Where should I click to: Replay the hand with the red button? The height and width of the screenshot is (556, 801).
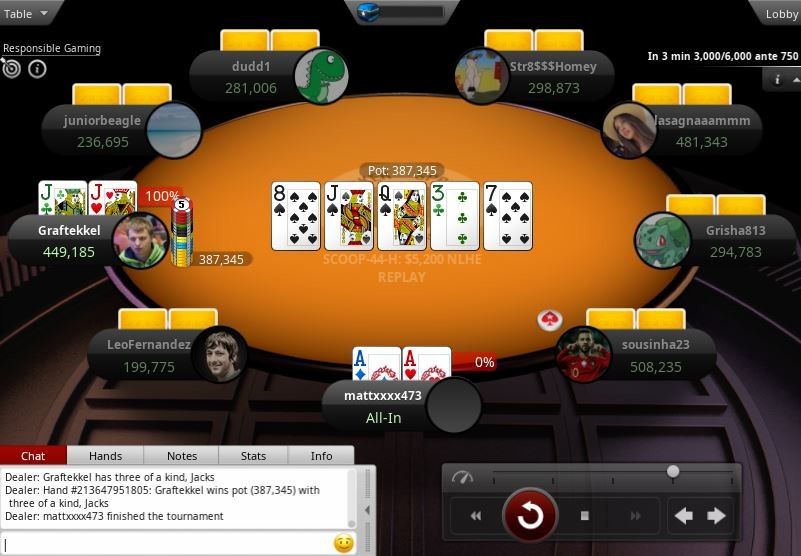(529, 516)
